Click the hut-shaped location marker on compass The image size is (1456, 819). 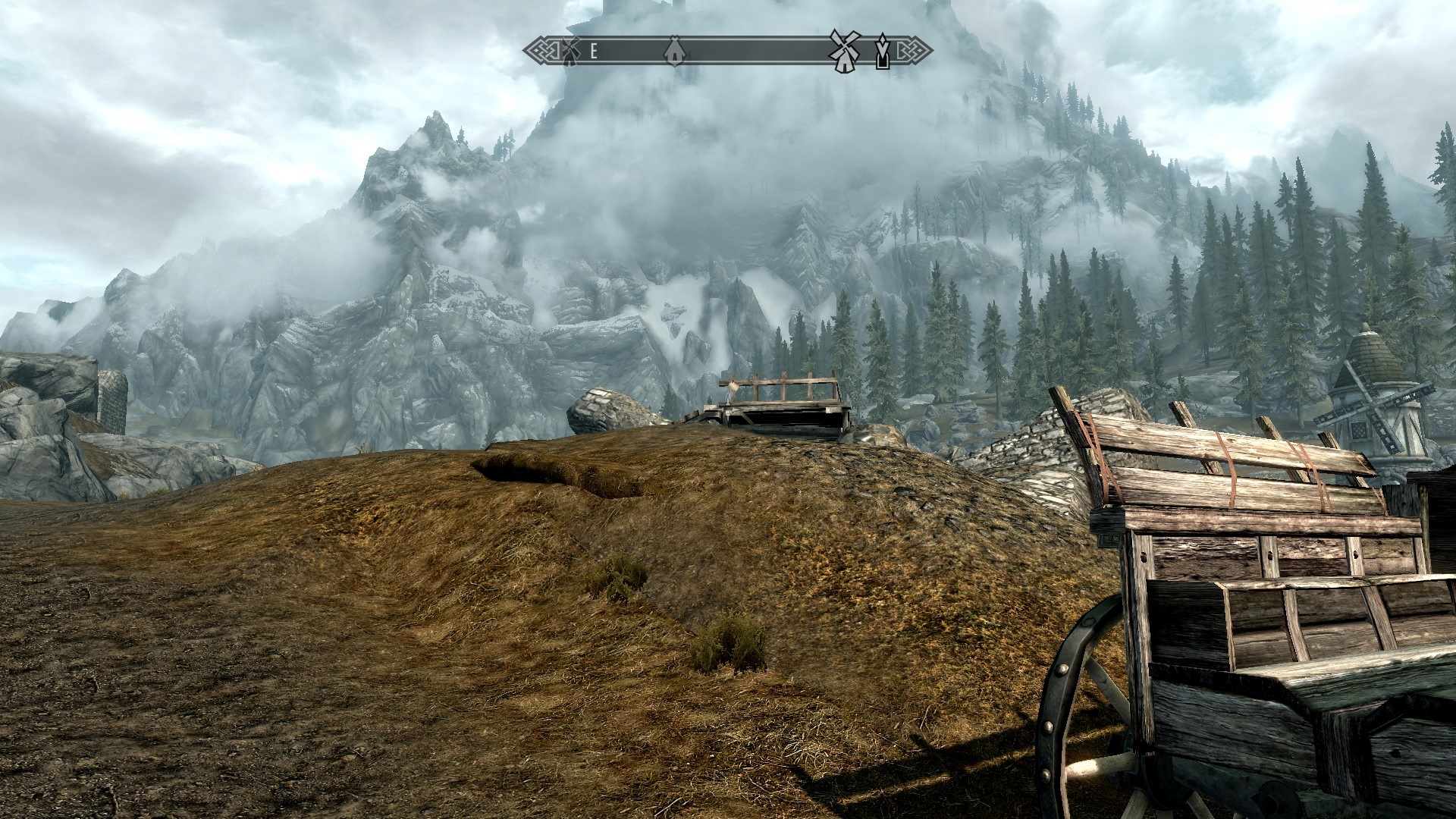(671, 51)
